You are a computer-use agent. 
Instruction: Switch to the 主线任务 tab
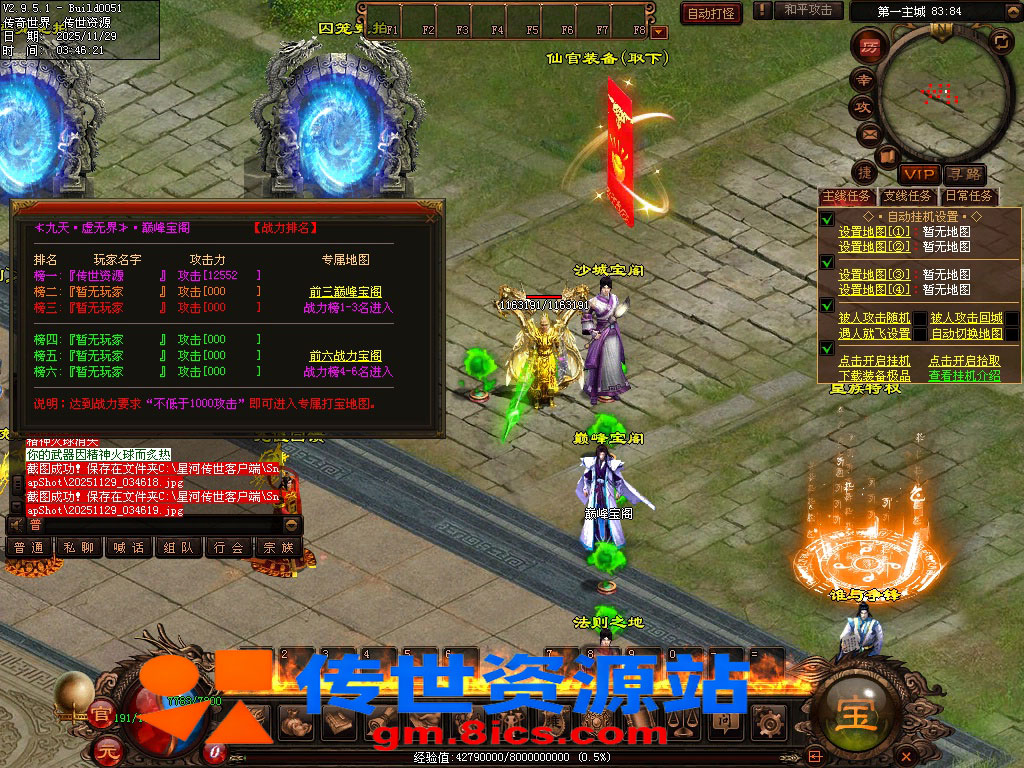(846, 196)
